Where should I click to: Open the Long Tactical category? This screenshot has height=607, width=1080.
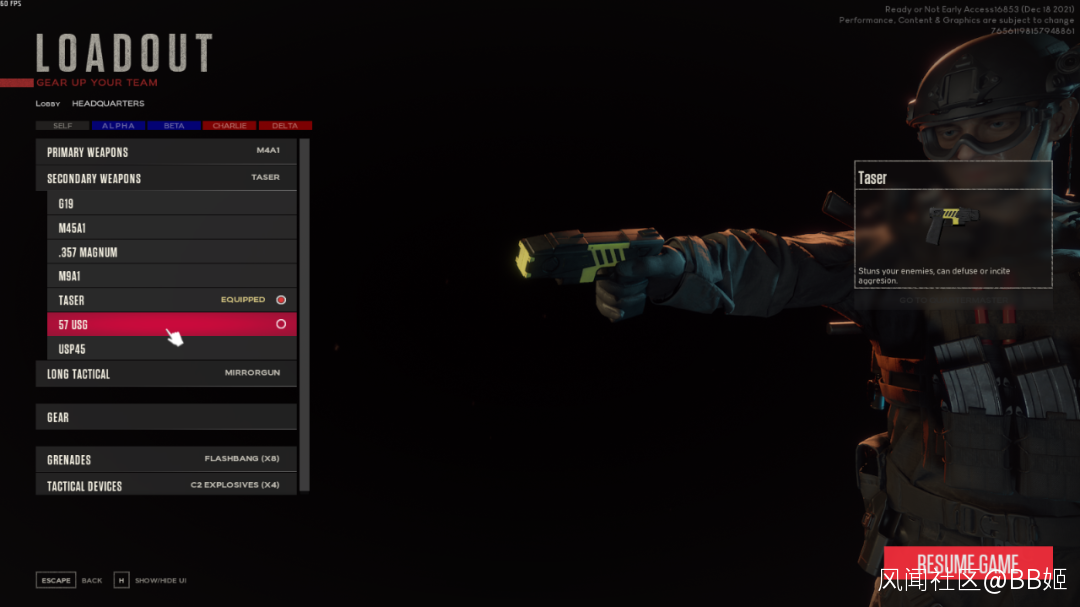[166, 374]
